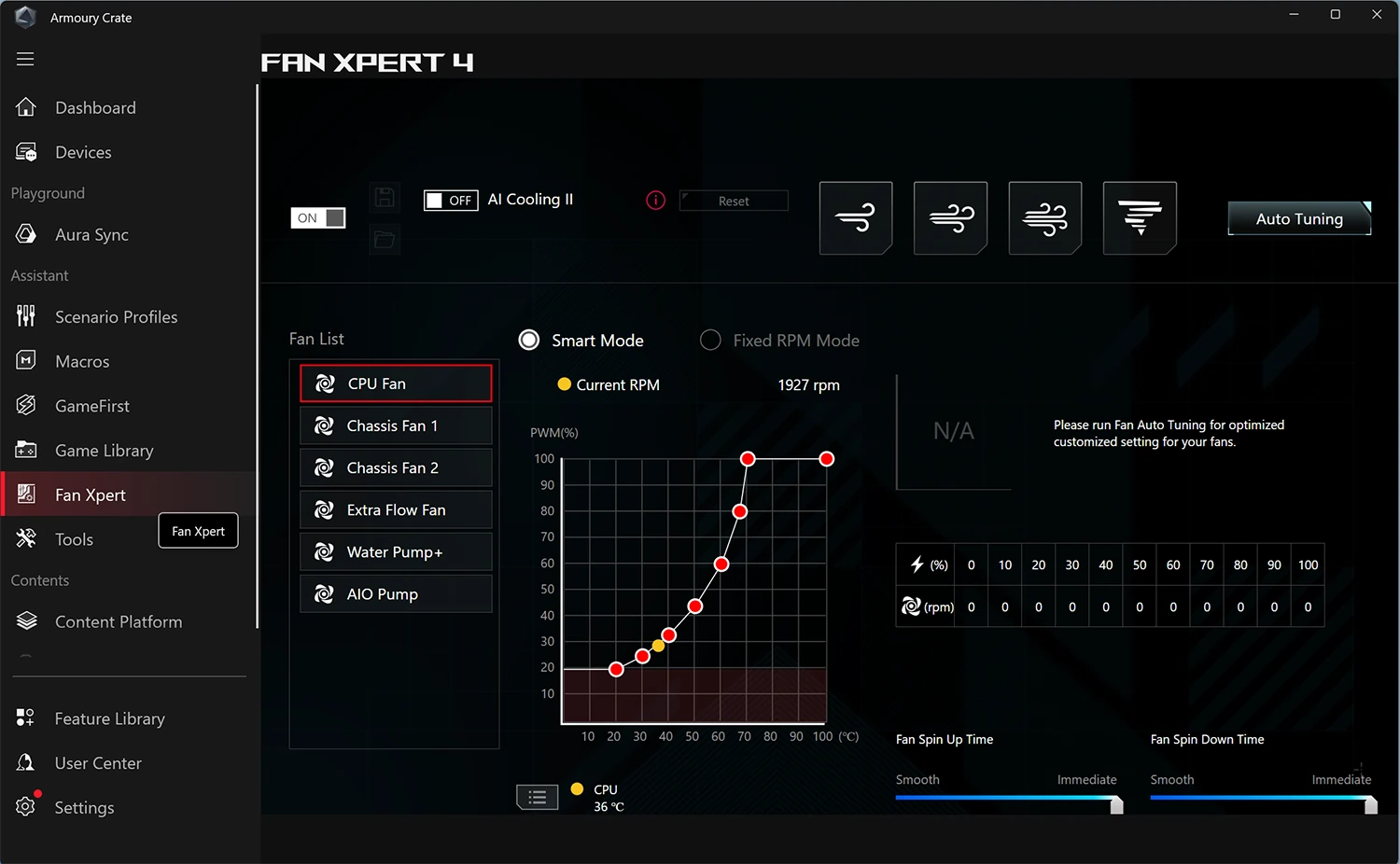Open the Silent fan profile preset
This screenshot has height=864, width=1400.
pos(856,217)
